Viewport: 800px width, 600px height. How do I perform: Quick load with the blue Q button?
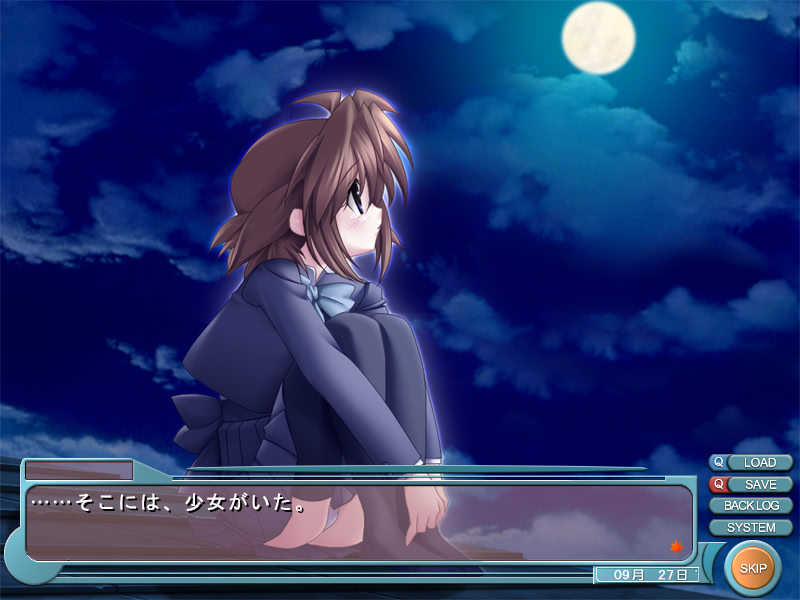pos(717,463)
